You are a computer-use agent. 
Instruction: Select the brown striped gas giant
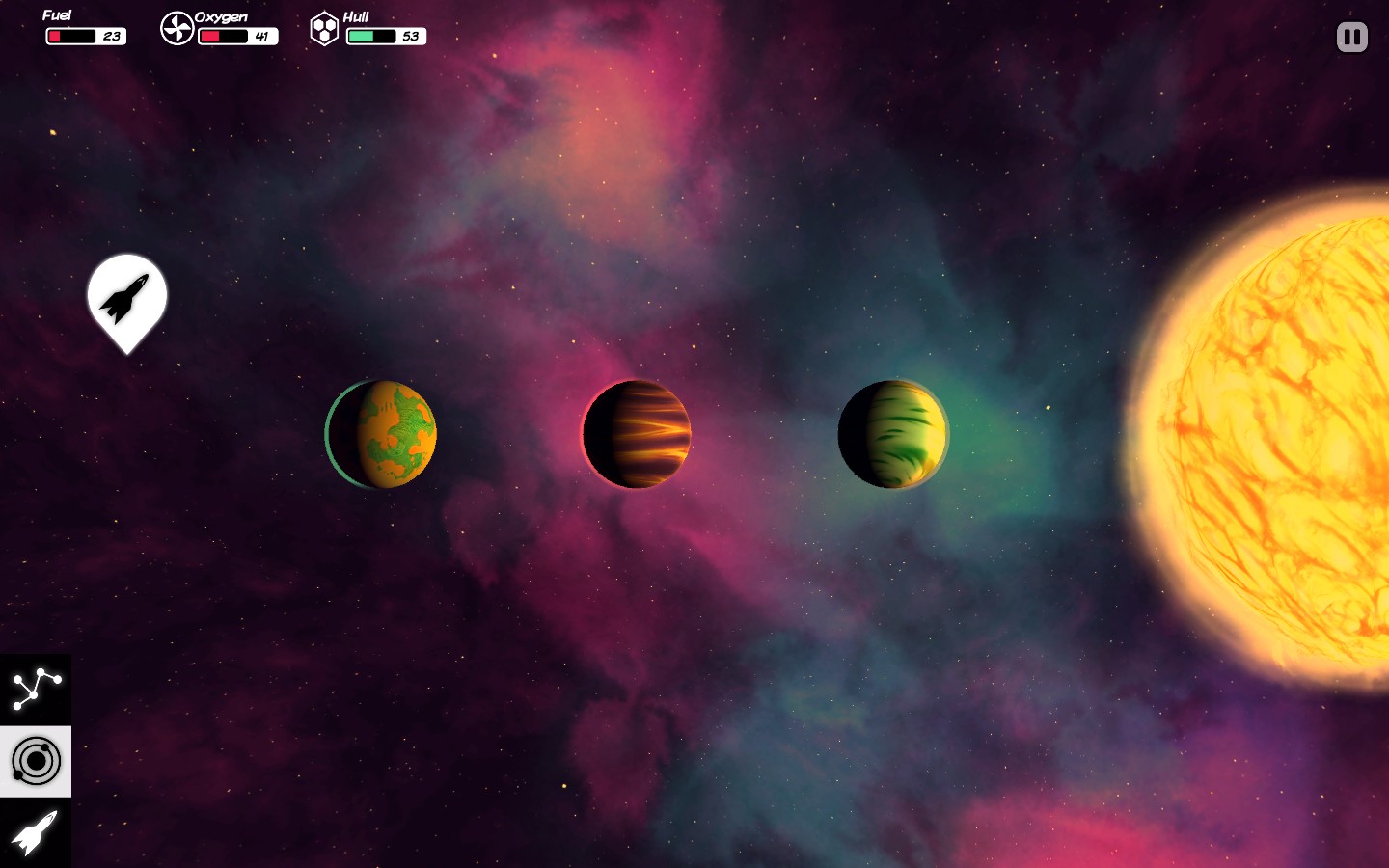(636, 434)
